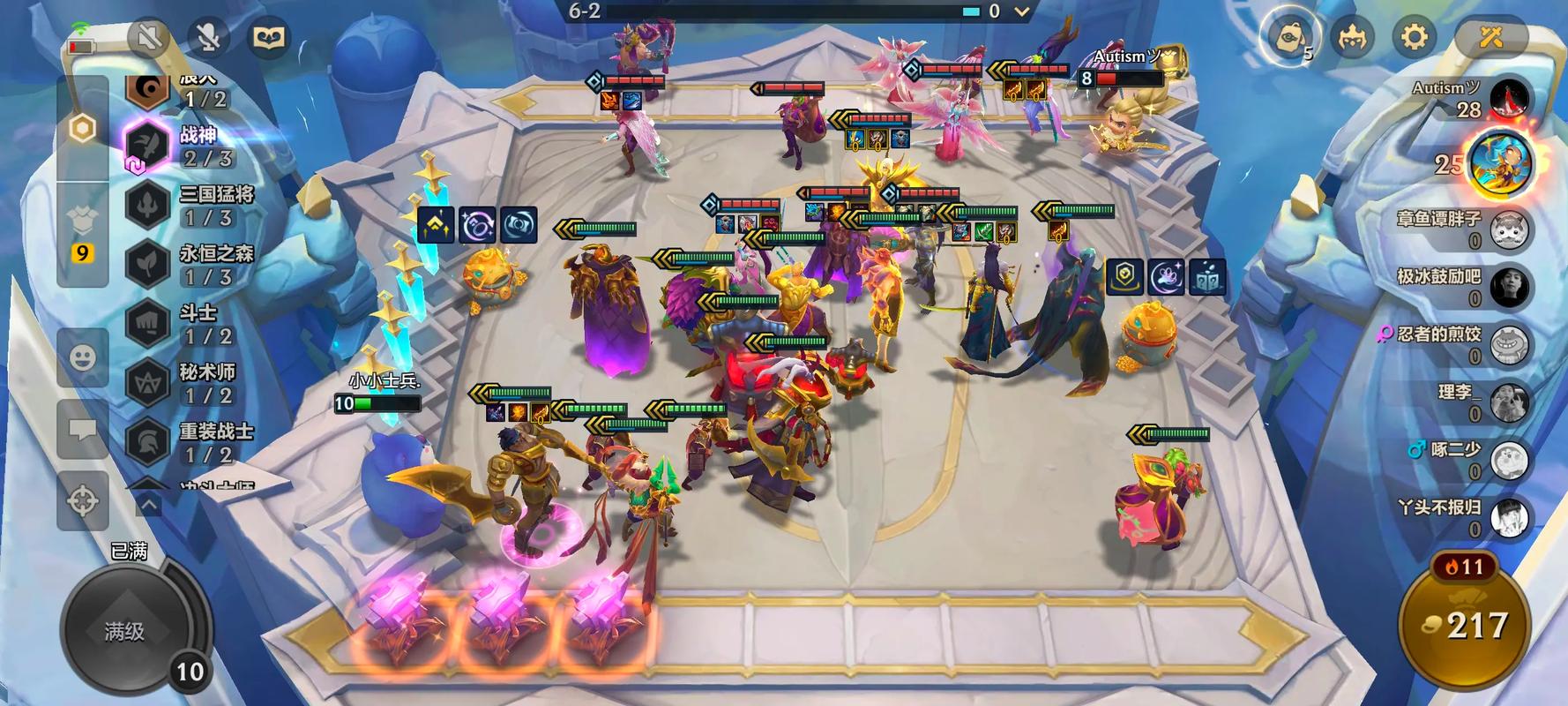Image resolution: width=1568 pixels, height=706 pixels.
Task: Open the emoji emote button
Action: (83, 357)
